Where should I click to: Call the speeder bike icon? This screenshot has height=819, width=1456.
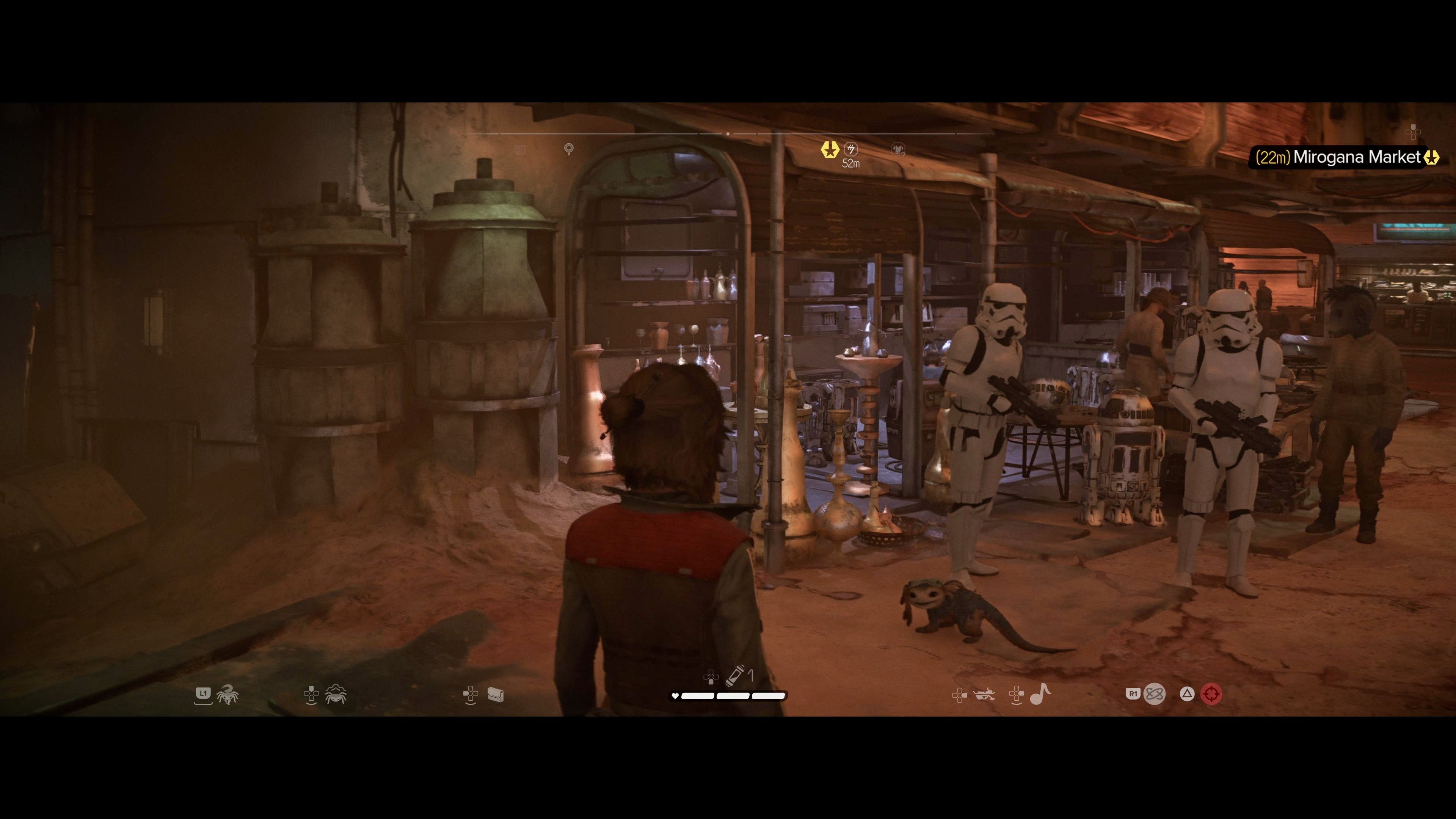click(985, 694)
